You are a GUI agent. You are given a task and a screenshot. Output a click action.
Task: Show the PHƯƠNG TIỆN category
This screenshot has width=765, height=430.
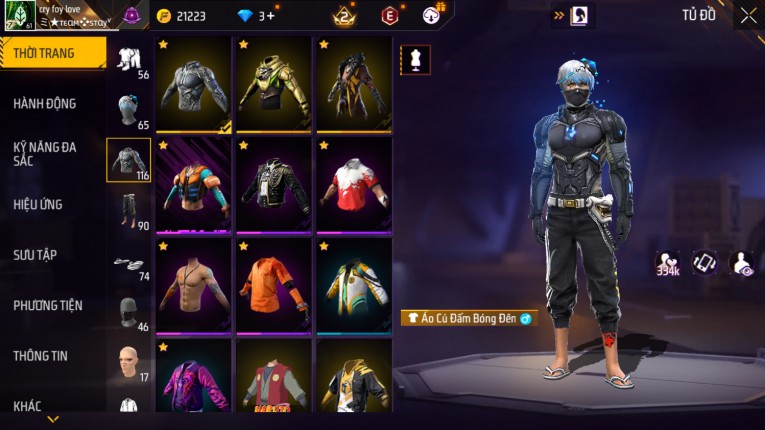coord(48,305)
